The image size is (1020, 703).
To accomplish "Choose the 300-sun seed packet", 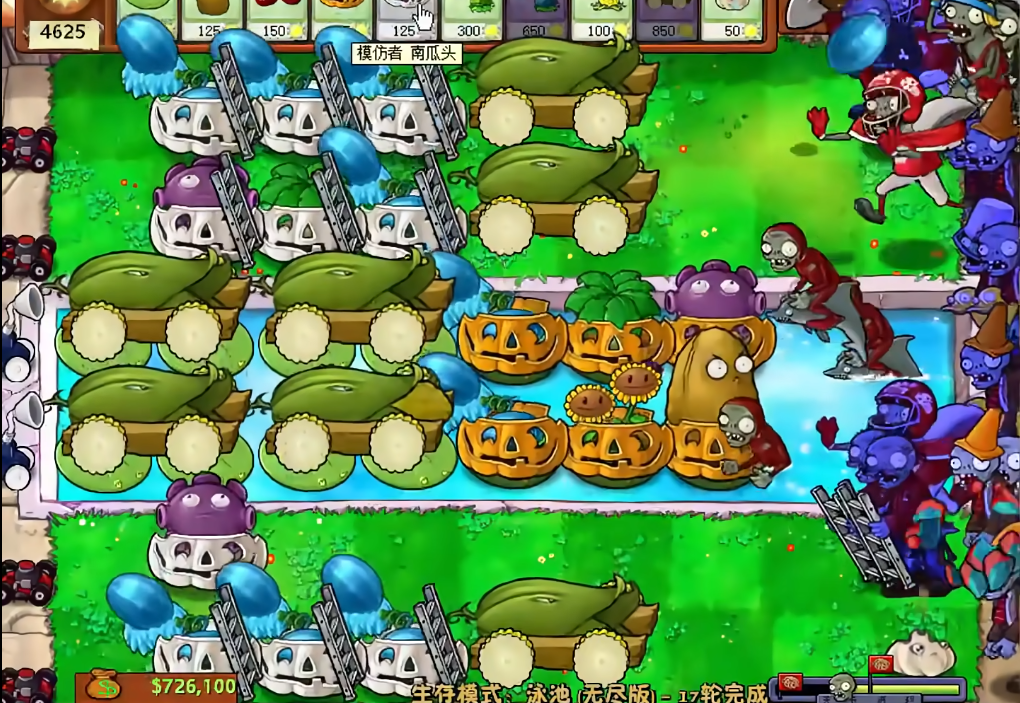I will click(x=470, y=20).
